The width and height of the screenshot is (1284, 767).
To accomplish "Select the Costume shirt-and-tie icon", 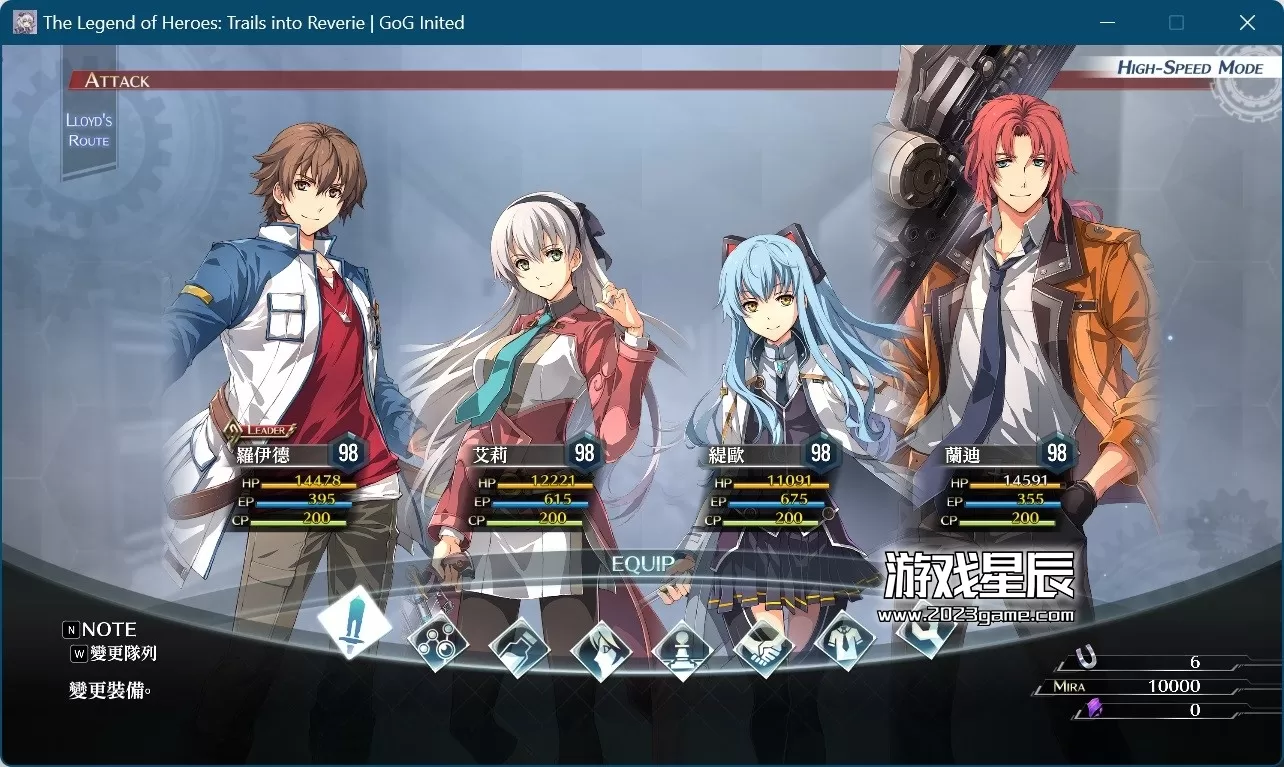I will (845, 640).
